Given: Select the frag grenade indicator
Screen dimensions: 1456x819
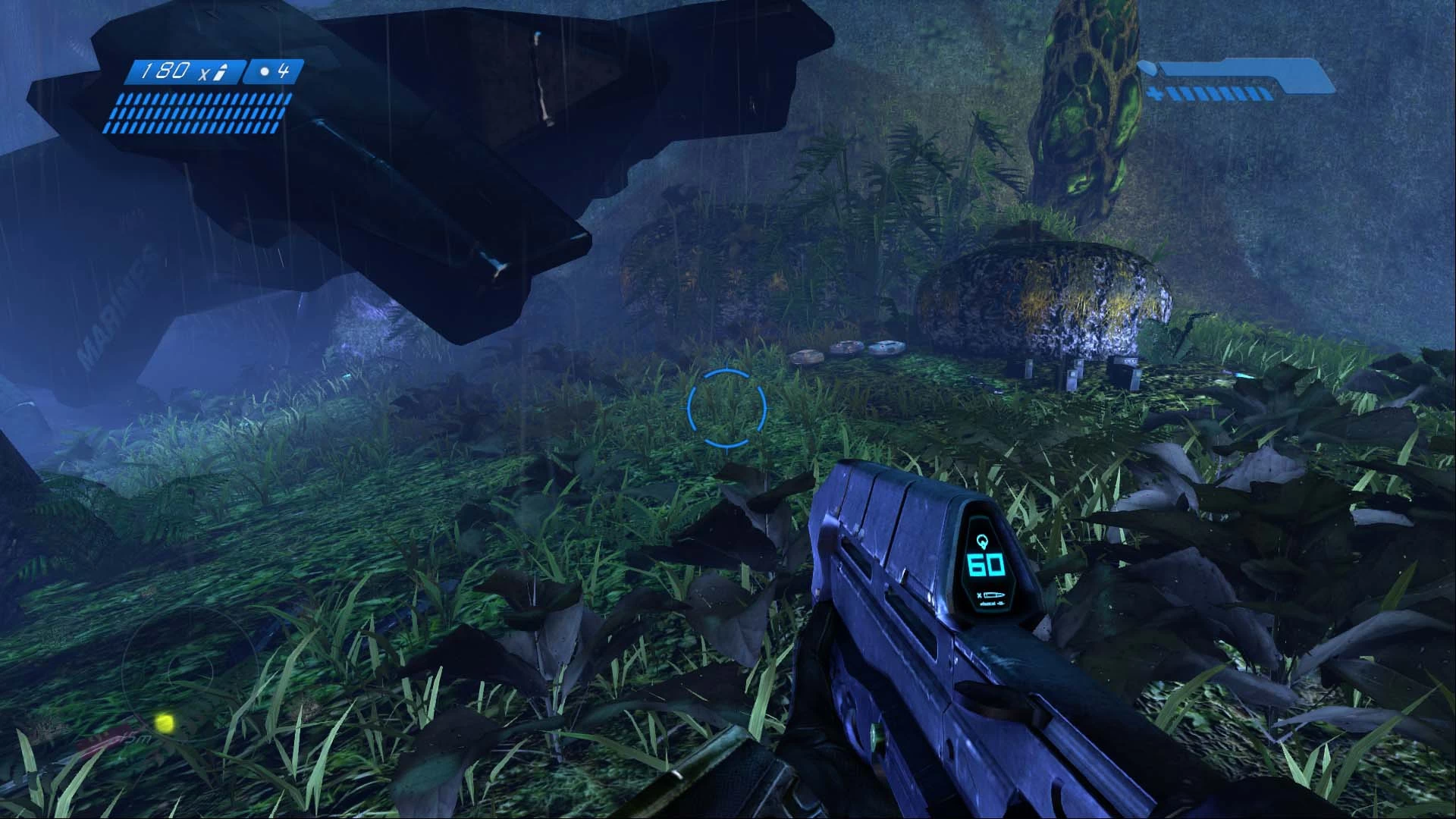Looking at the screenshot, I should point(275,72).
